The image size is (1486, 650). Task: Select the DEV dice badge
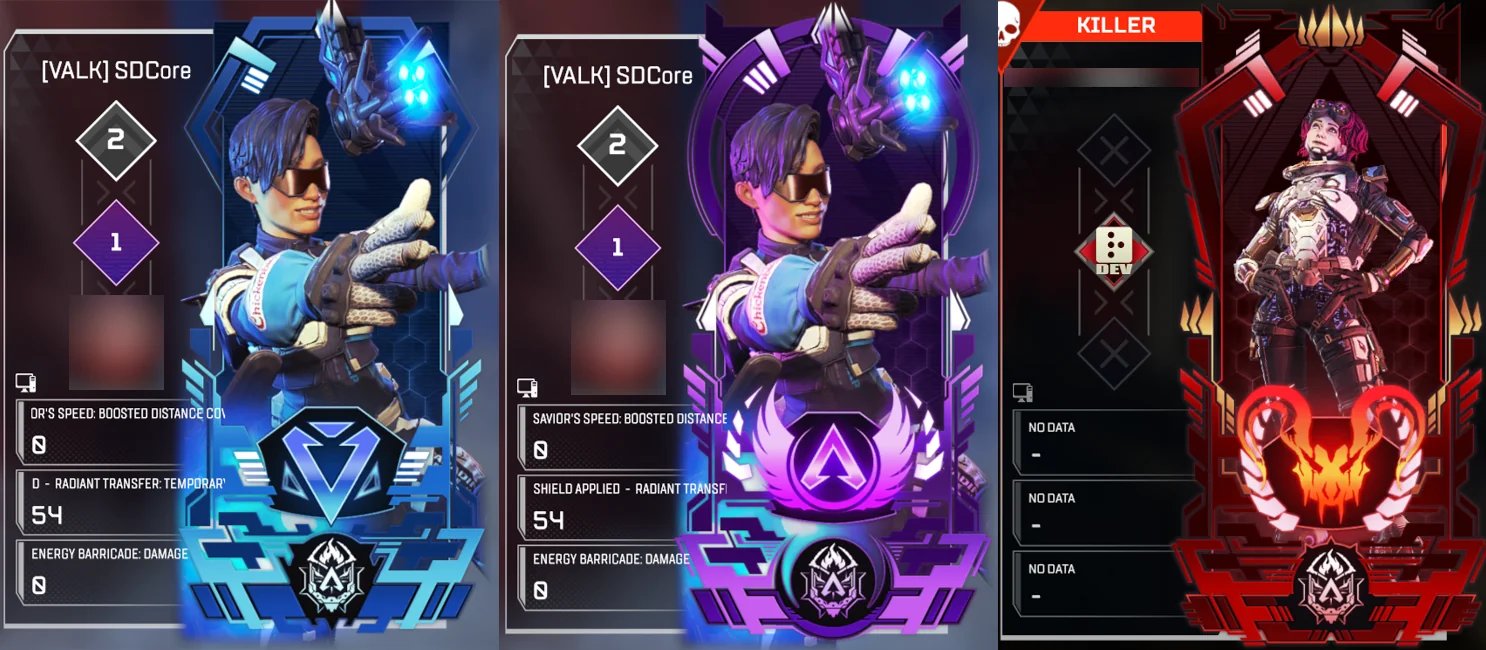pos(1114,252)
